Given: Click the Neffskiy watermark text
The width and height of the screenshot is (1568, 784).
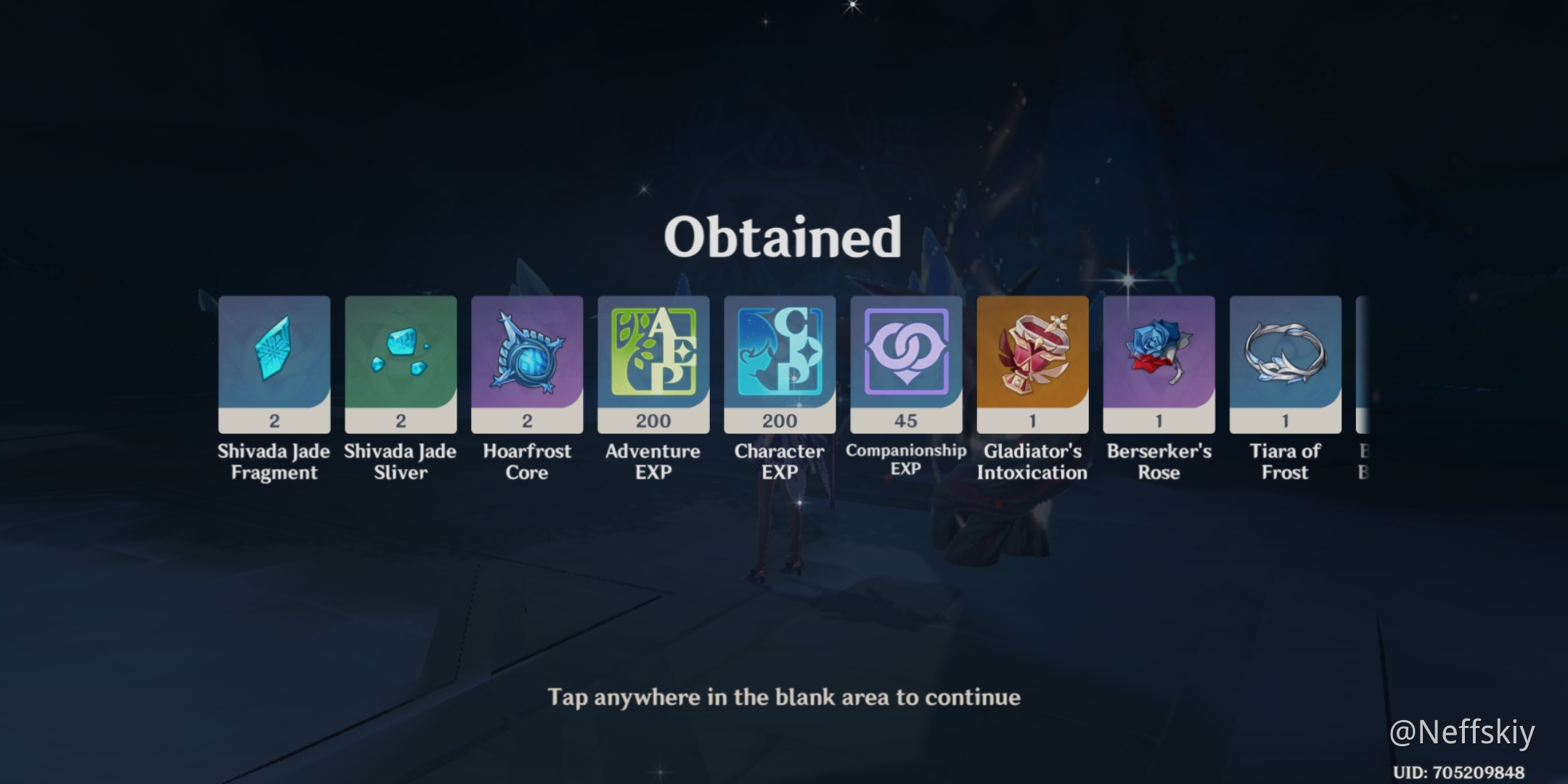Looking at the screenshot, I should pyautogui.click(x=1463, y=731).
